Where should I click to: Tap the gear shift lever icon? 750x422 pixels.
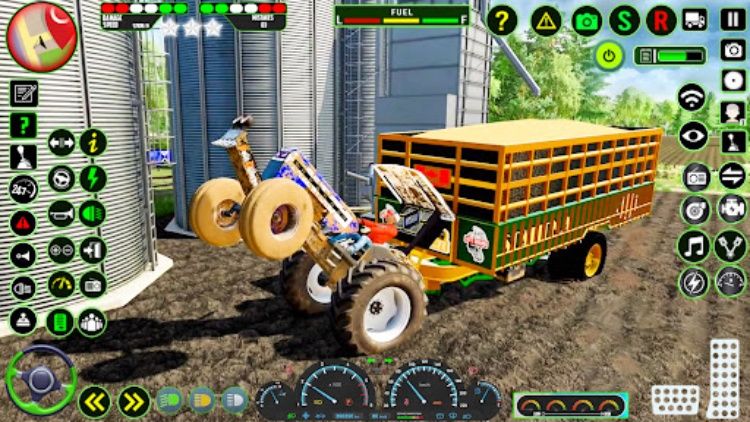tap(24, 156)
